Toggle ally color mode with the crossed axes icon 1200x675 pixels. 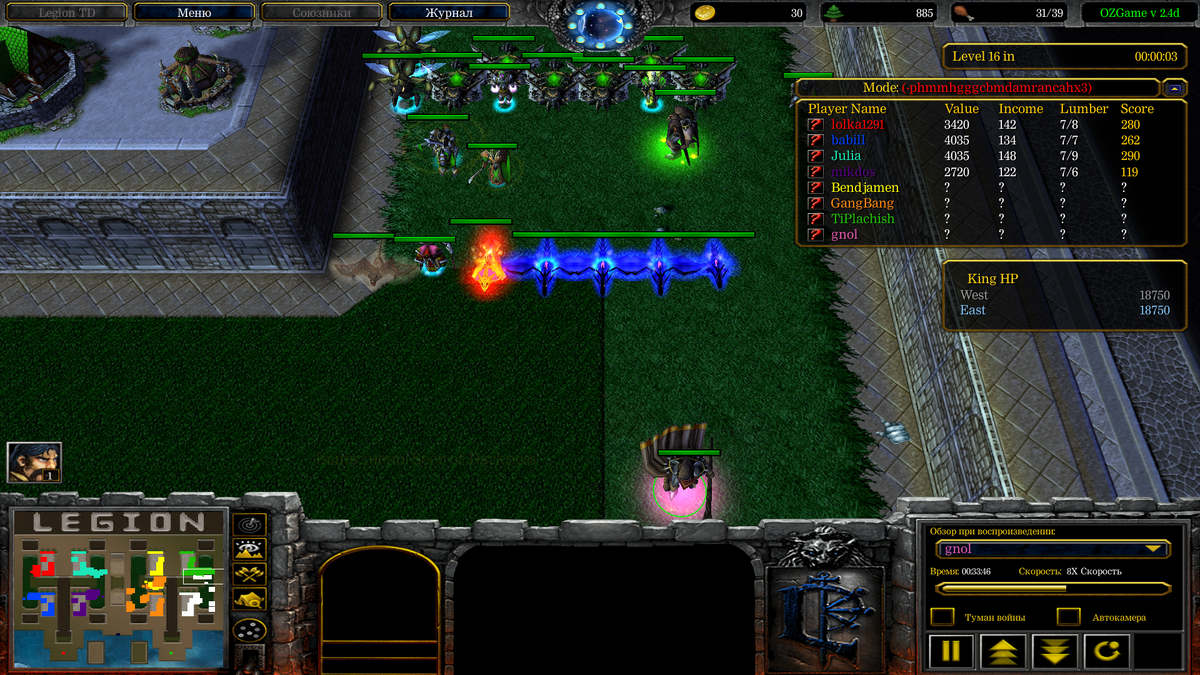[249, 573]
